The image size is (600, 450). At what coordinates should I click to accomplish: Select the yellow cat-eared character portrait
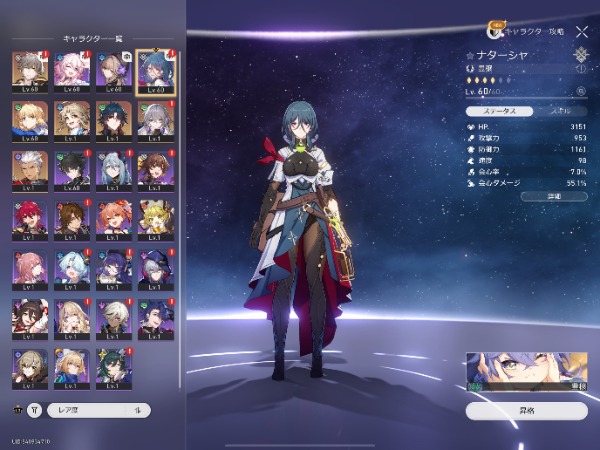pyautogui.click(x=155, y=220)
